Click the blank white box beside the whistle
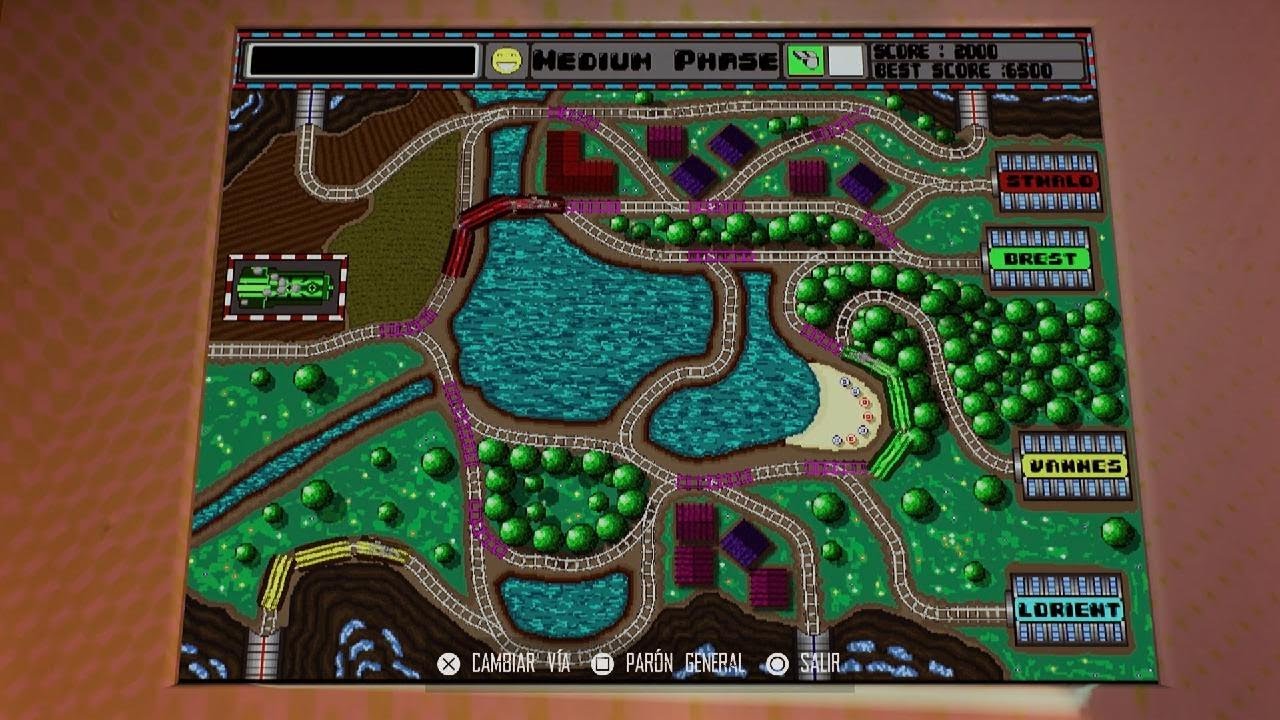The height and width of the screenshot is (720, 1280). click(x=846, y=61)
